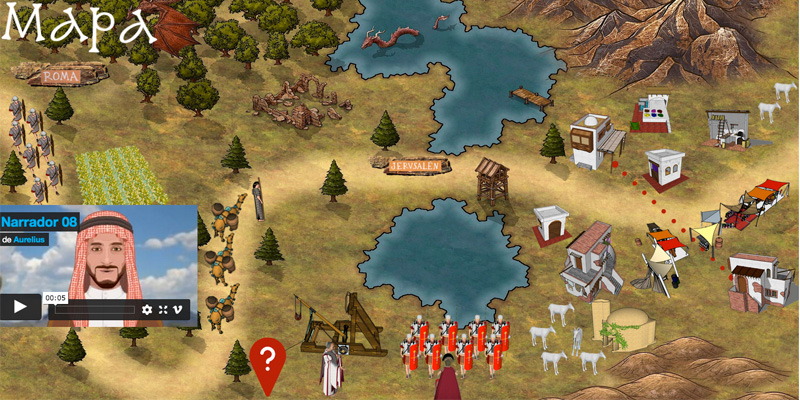Open the Narrador 08 title link
Screen dimensions: 800x400
click(x=38, y=222)
